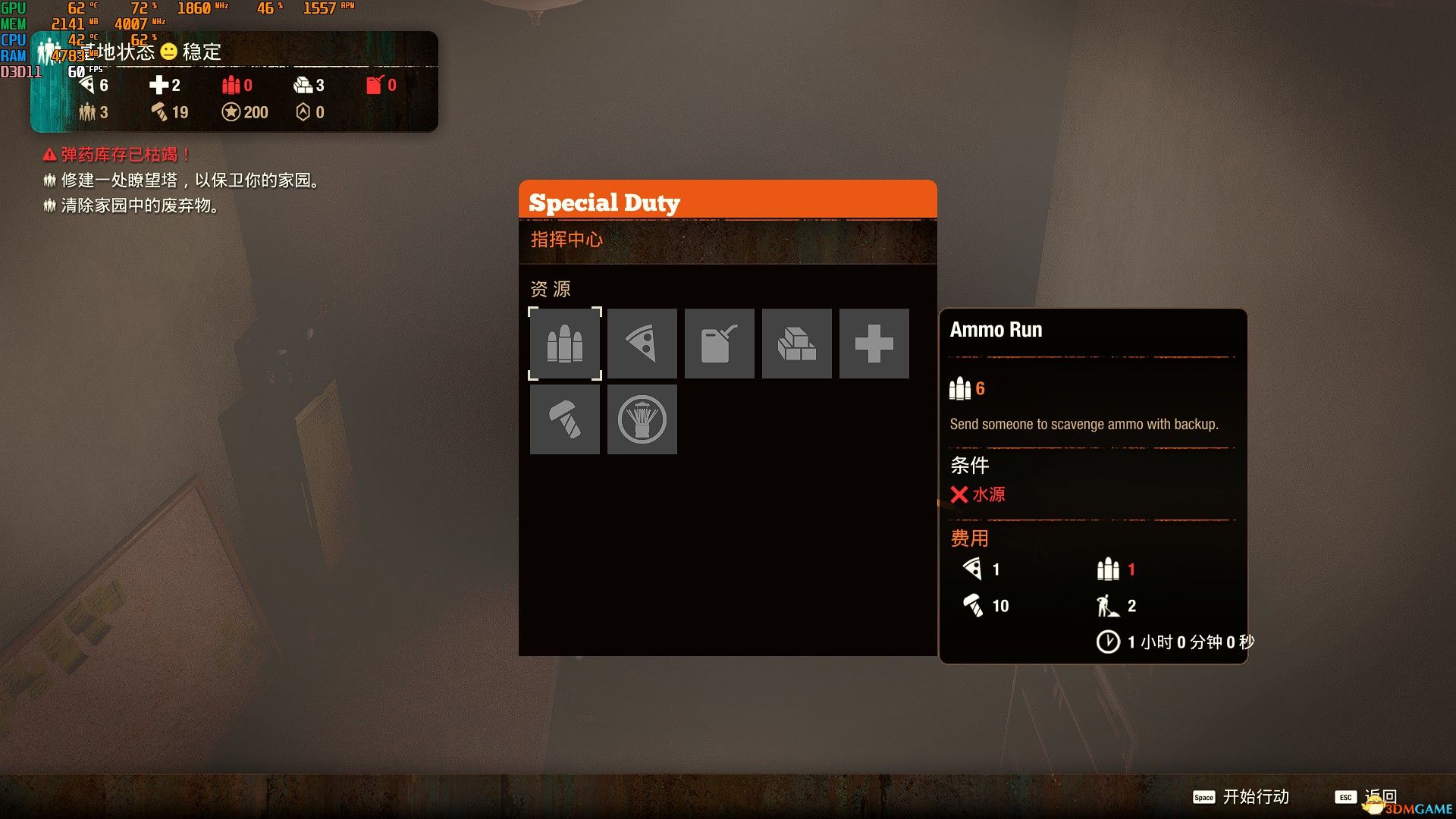1456x819 pixels.
Task: Start the action with 开始行动
Action: click(x=1241, y=796)
